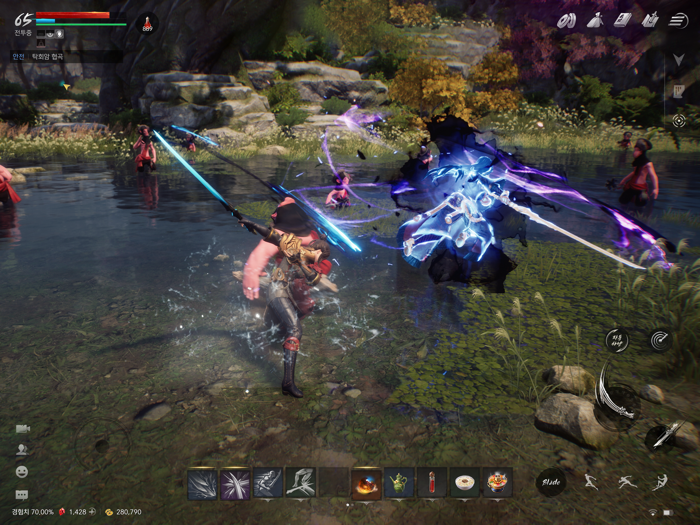The width and height of the screenshot is (700, 525).
Task: Open the radar scan button
Action: tap(660, 340)
